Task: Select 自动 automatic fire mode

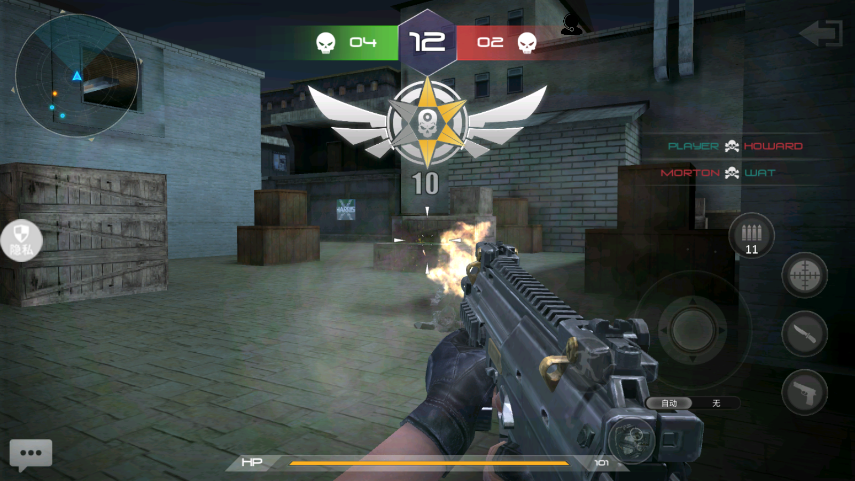Action: [669, 403]
